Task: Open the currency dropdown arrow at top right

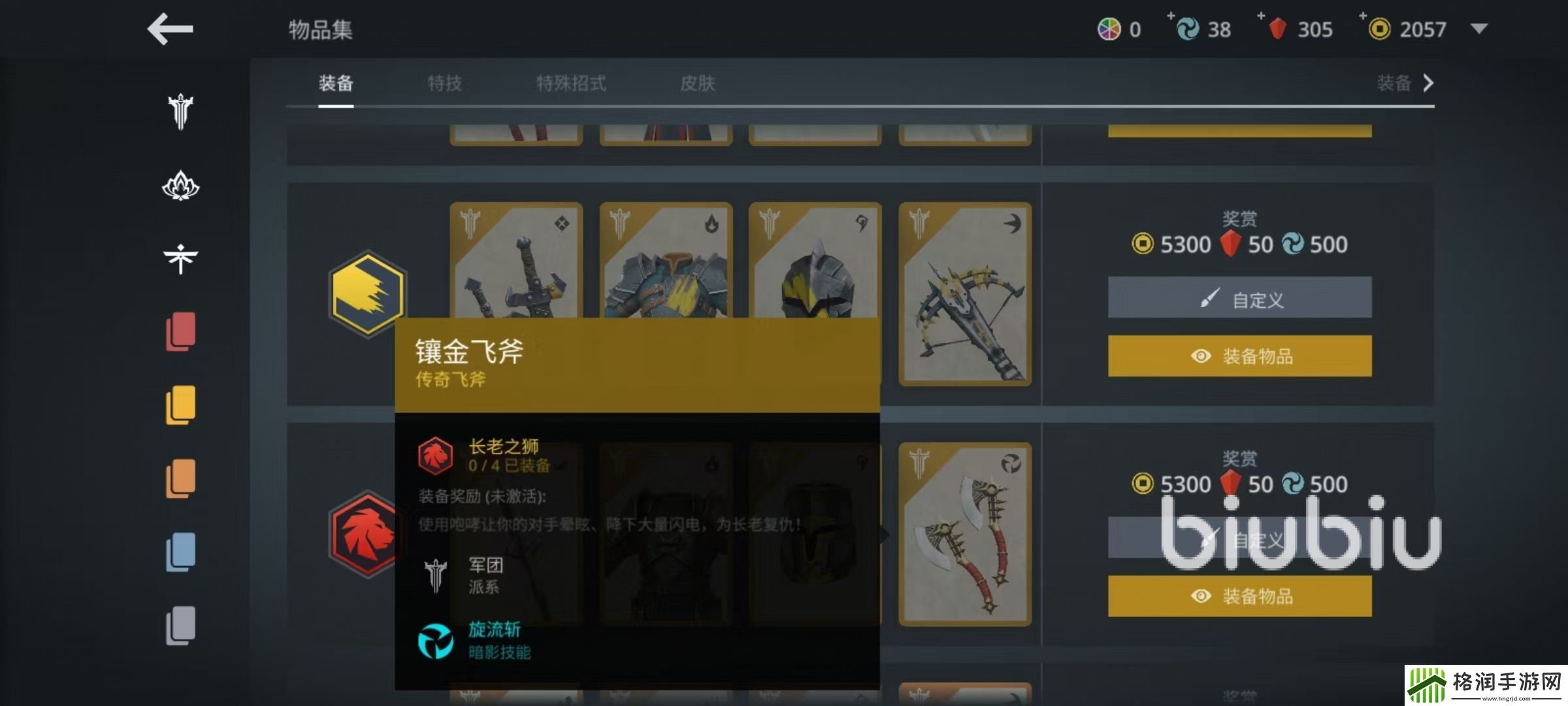Action: tap(1479, 29)
